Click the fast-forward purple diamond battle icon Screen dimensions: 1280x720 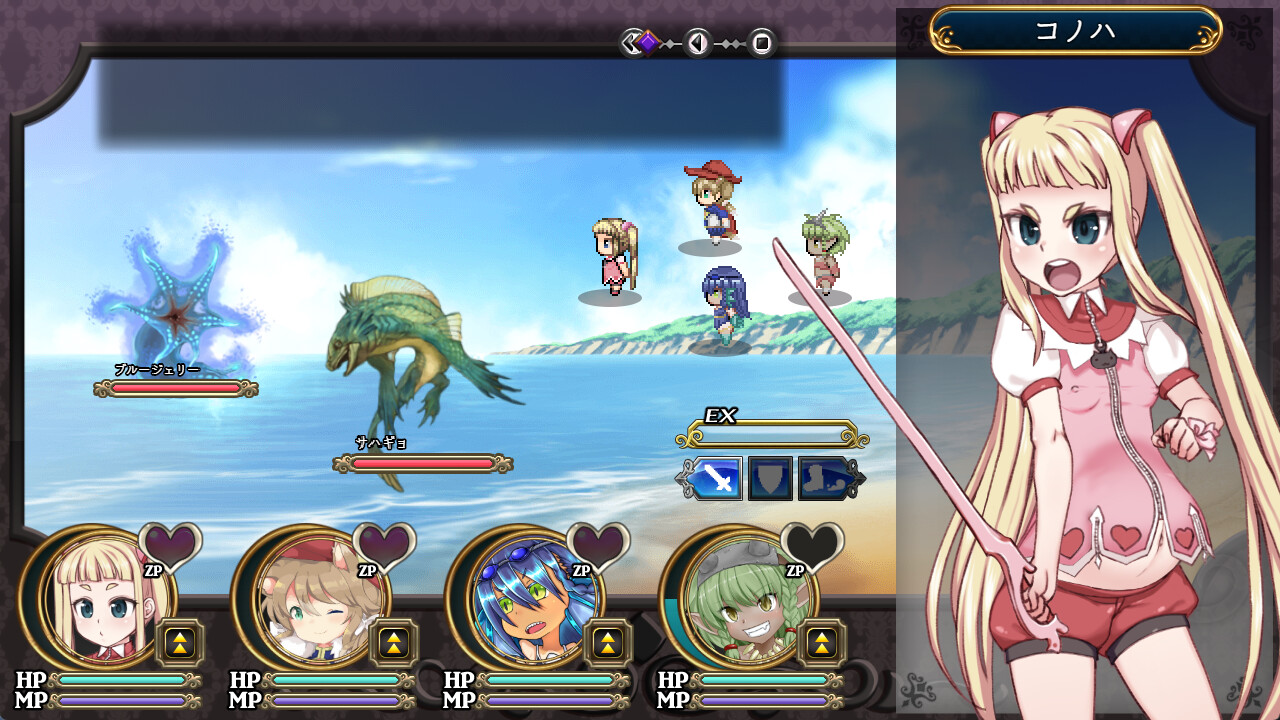648,41
